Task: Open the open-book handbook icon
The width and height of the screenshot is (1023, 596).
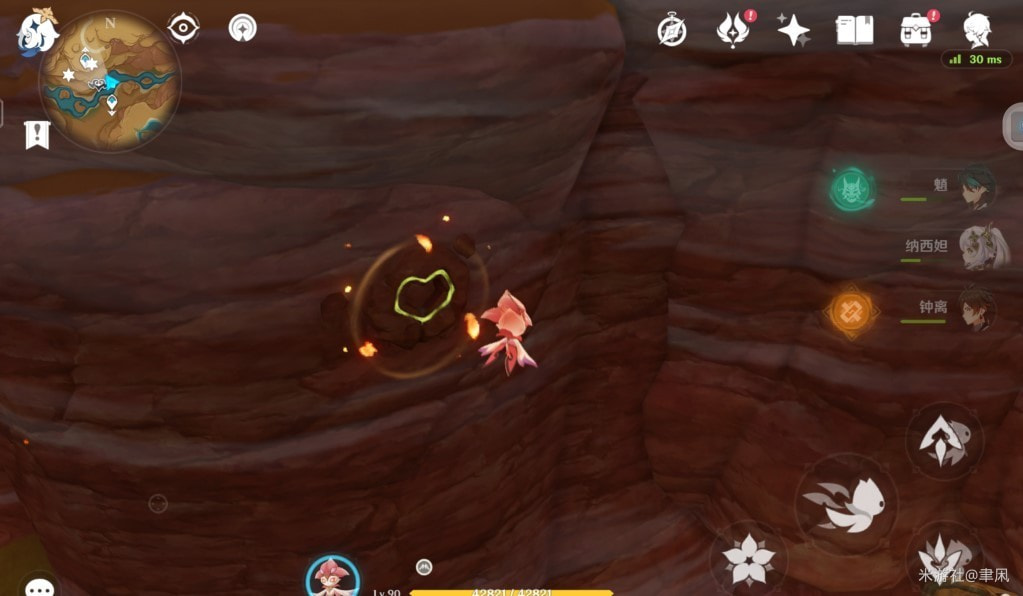Action: point(854,30)
